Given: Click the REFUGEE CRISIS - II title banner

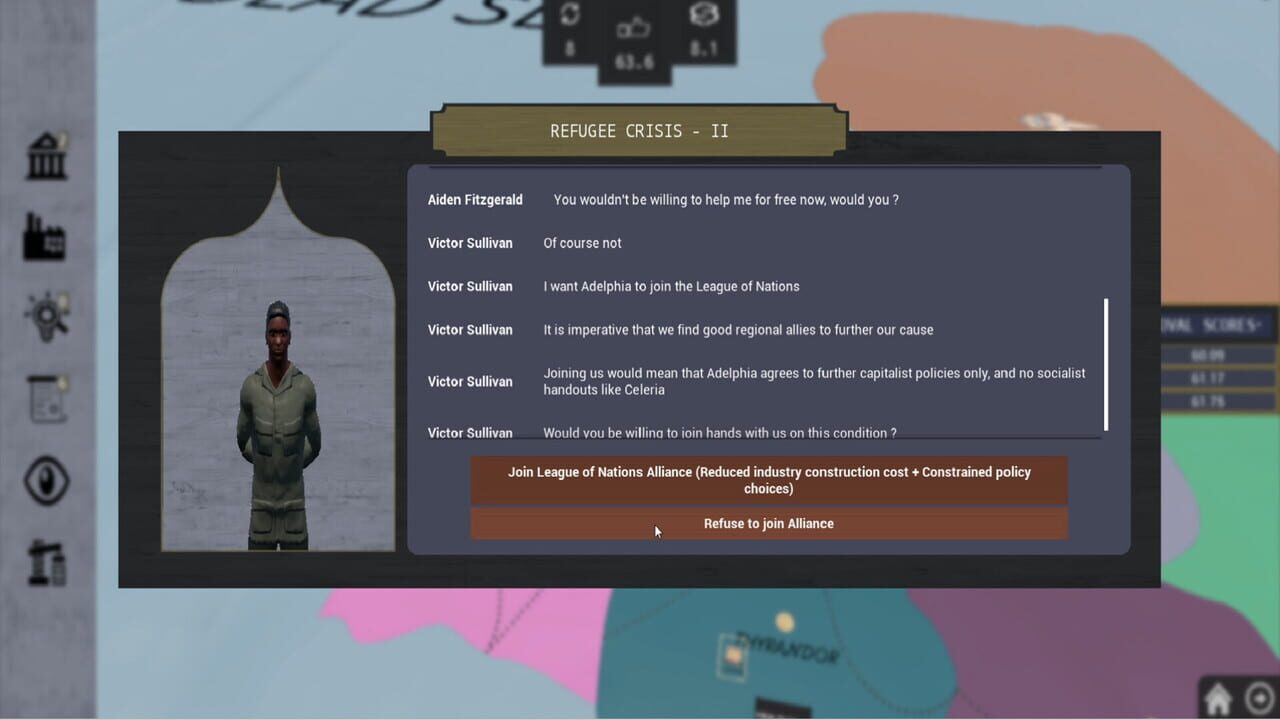Looking at the screenshot, I should click(638, 130).
